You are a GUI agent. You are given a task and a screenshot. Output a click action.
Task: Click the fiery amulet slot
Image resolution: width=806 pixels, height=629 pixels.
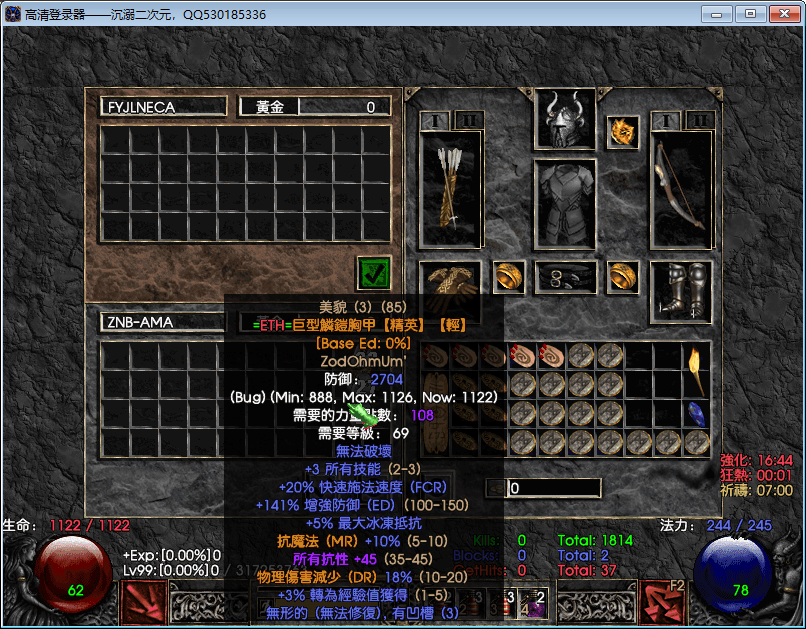622,131
